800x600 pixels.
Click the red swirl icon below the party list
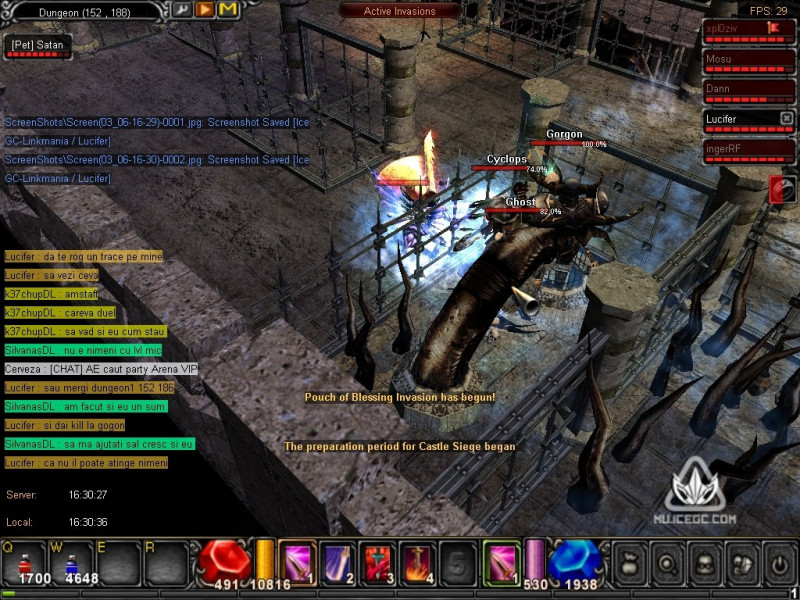pos(782,189)
